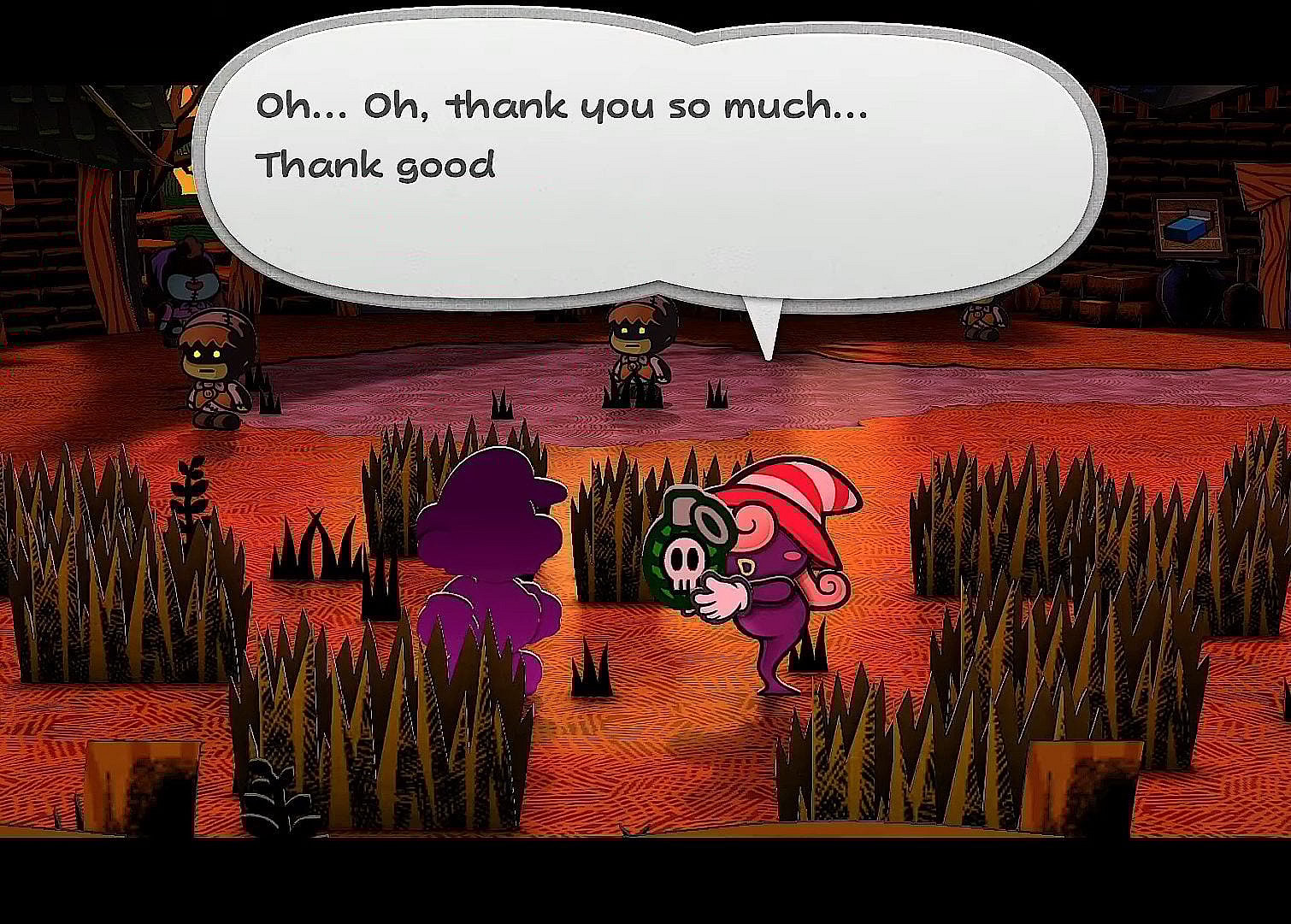Select the line reading 'Thank good'
Screen dimensions: 1291x924
tap(376, 165)
